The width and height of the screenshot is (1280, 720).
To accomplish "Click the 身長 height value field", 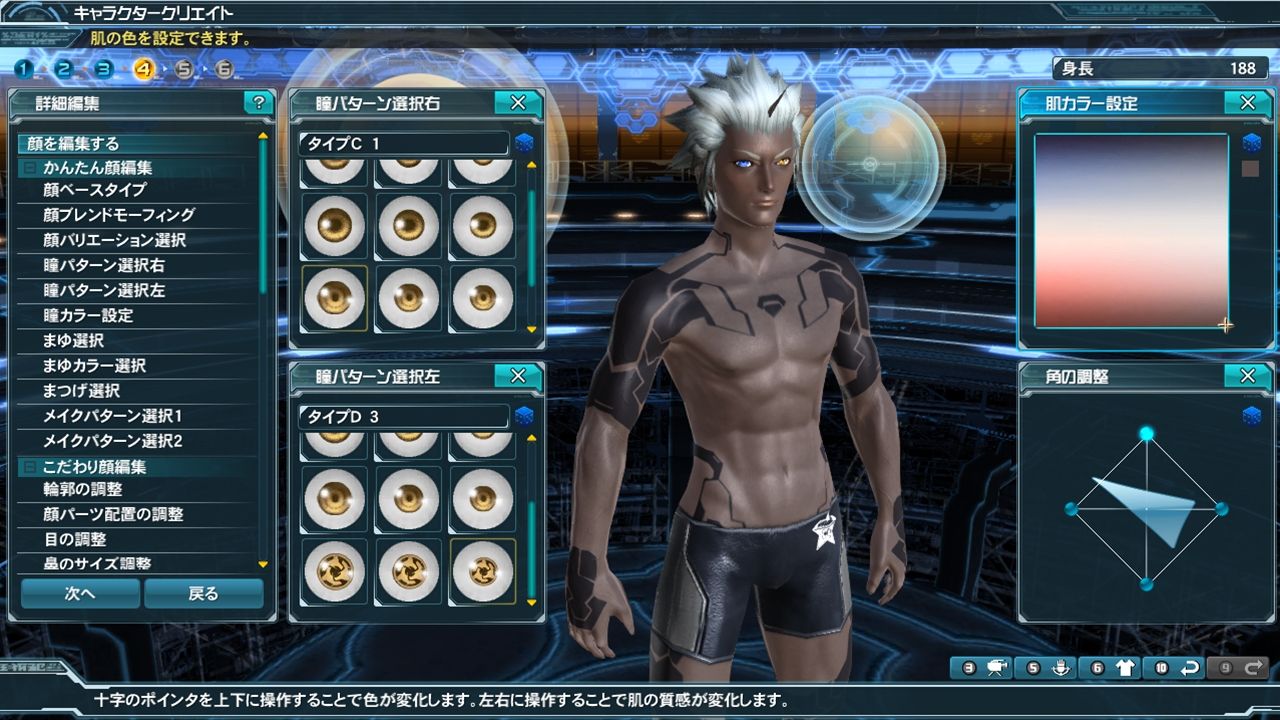I will (1155, 68).
